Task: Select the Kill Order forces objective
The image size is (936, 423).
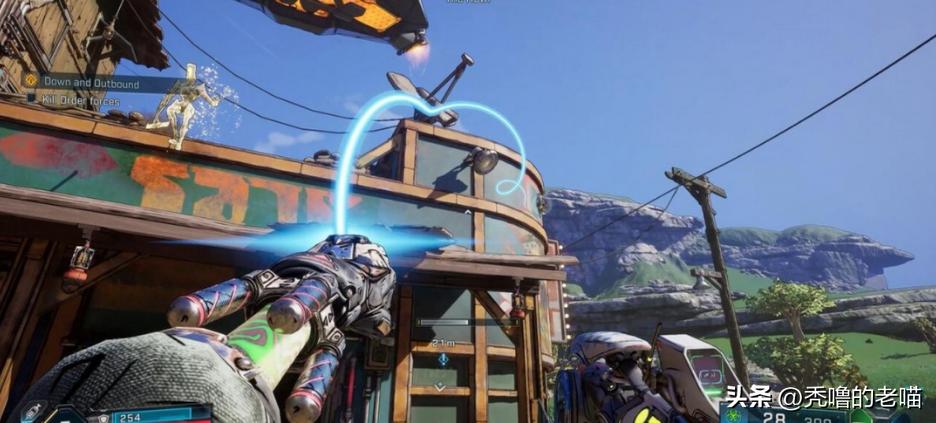Action: [x=80, y=101]
